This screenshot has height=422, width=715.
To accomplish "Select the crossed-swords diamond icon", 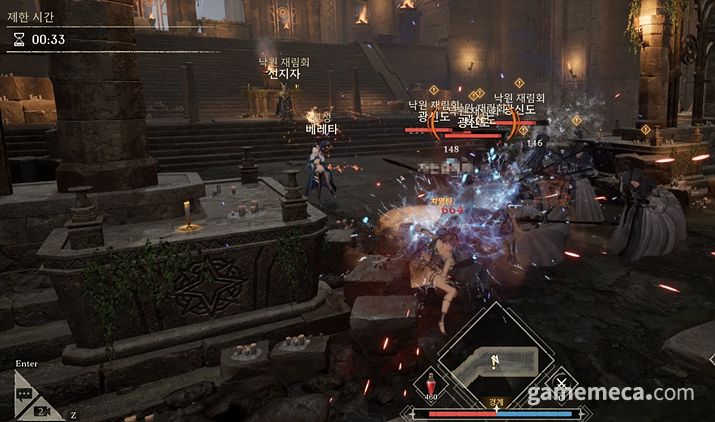I will (x=563, y=384).
